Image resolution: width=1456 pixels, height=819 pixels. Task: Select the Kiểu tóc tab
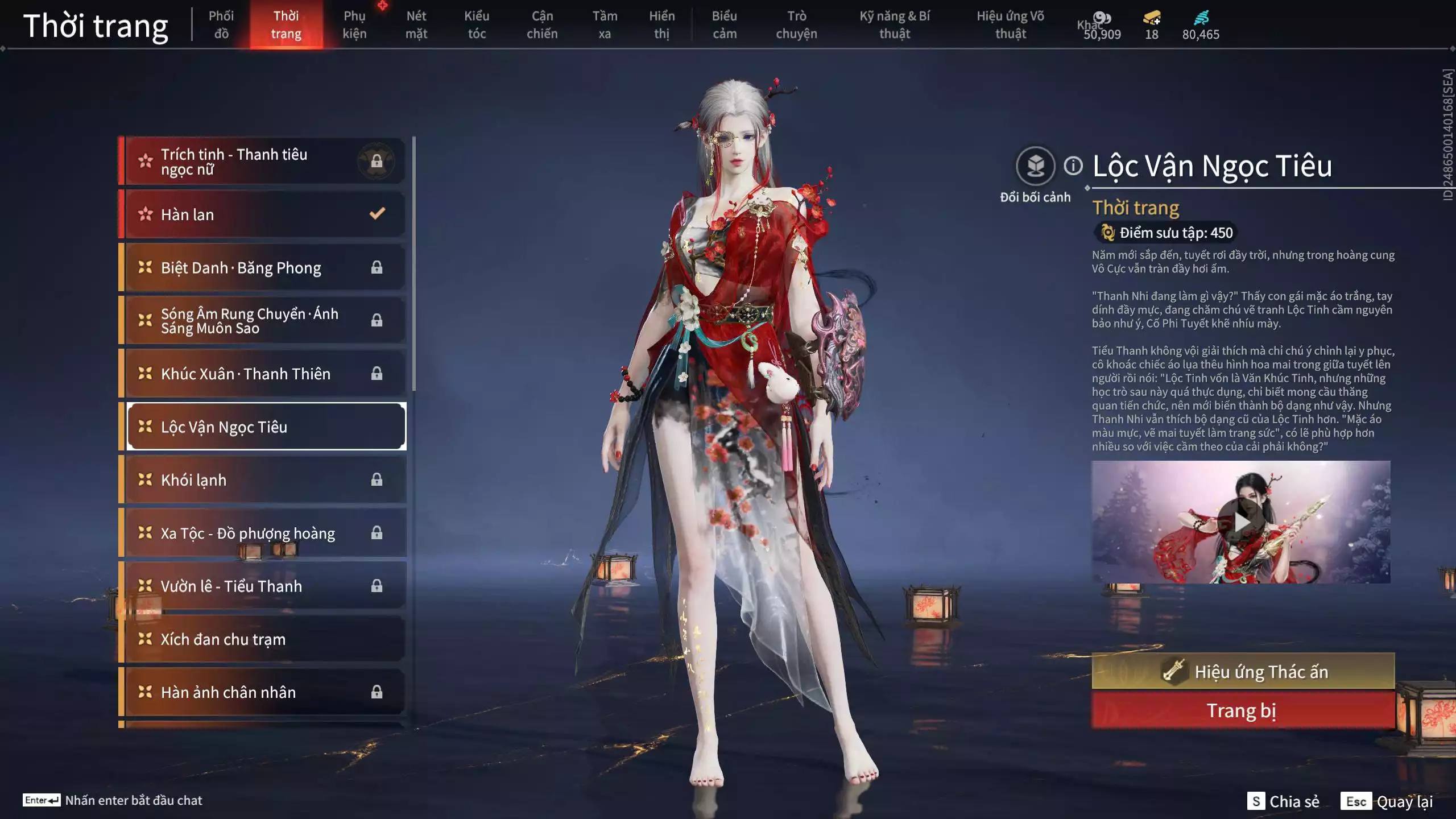(x=477, y=24)
